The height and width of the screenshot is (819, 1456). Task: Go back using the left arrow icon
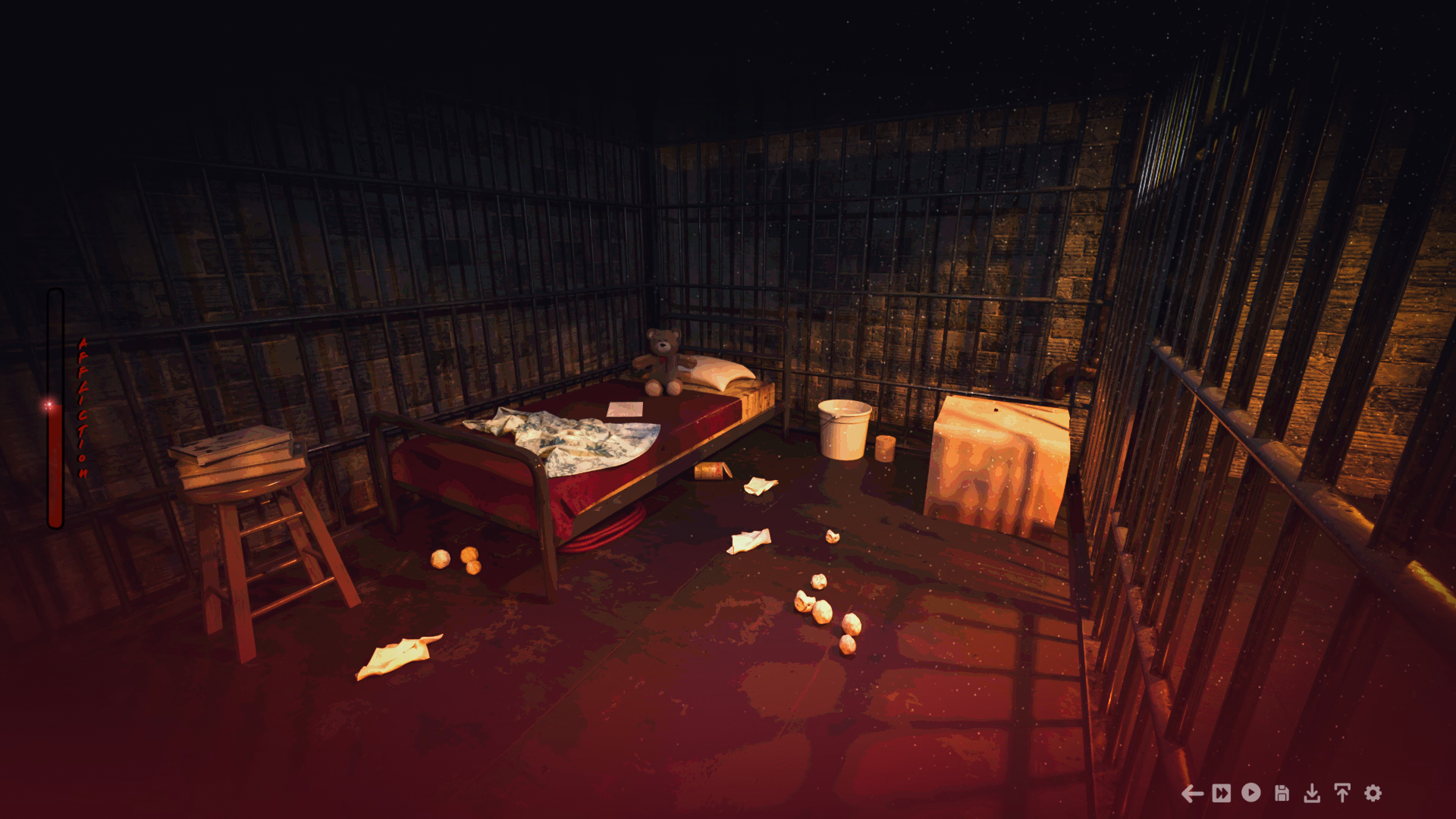pos(1192,793)
